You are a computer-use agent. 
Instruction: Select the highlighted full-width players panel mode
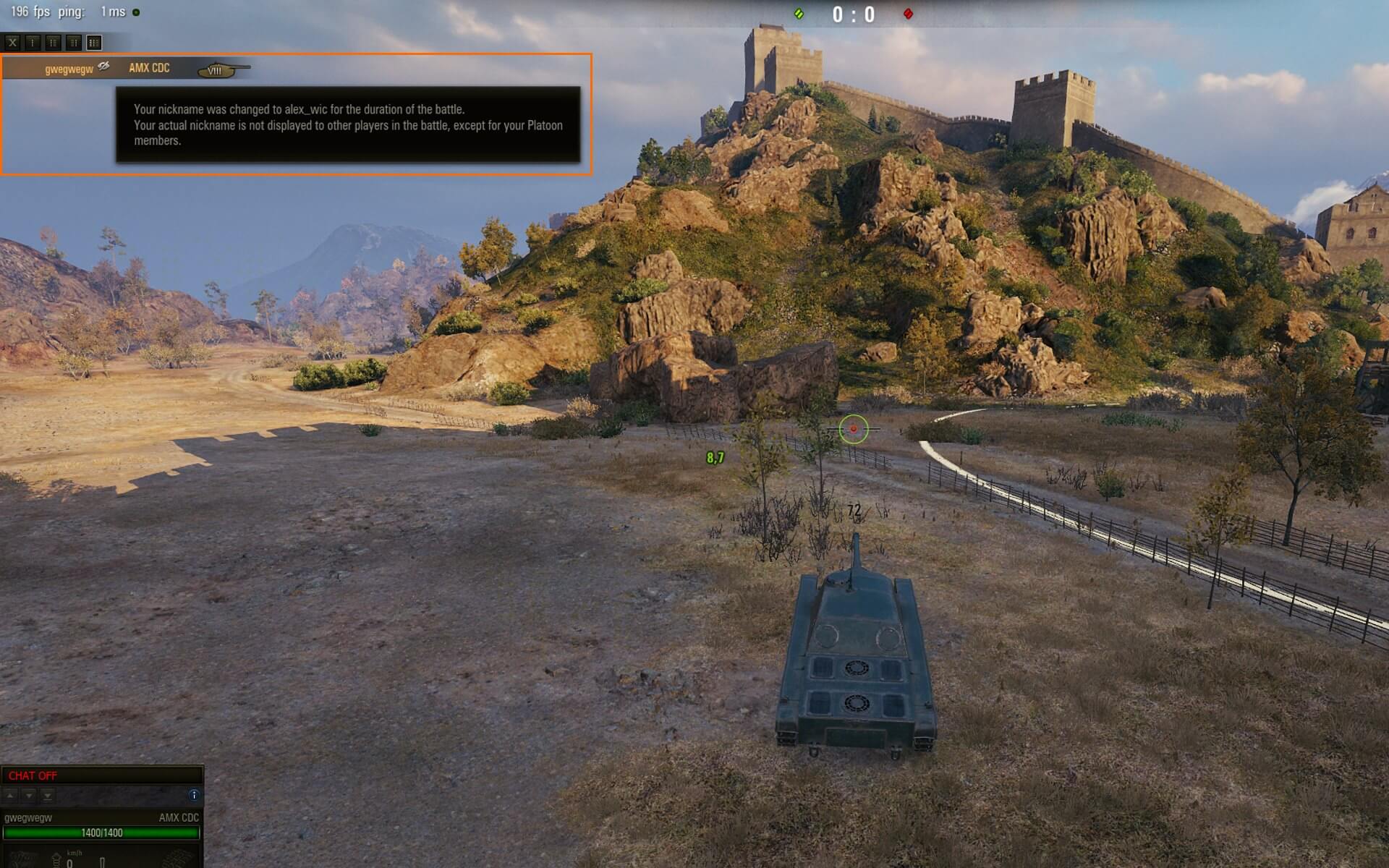(x=94, y=43)
